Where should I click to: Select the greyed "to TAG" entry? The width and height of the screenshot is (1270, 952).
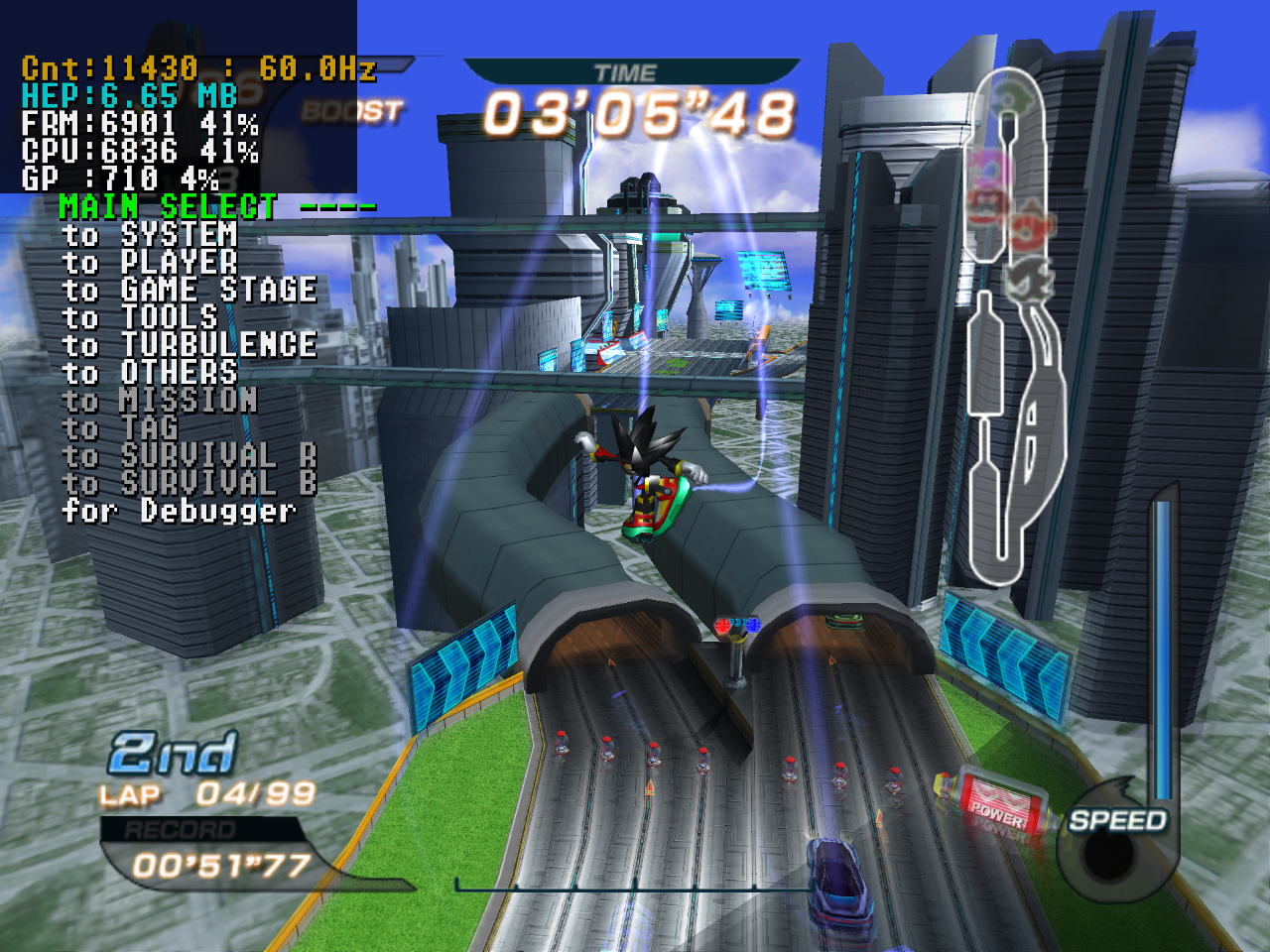point(120,428)
